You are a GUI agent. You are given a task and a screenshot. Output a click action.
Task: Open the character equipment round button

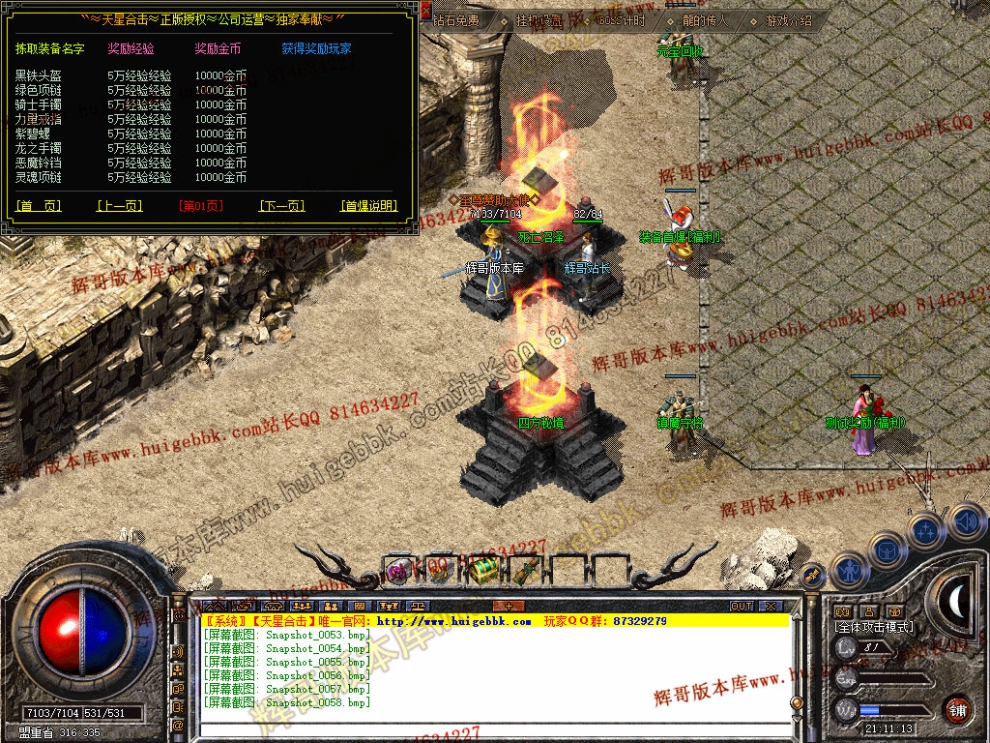click(849, 571)
